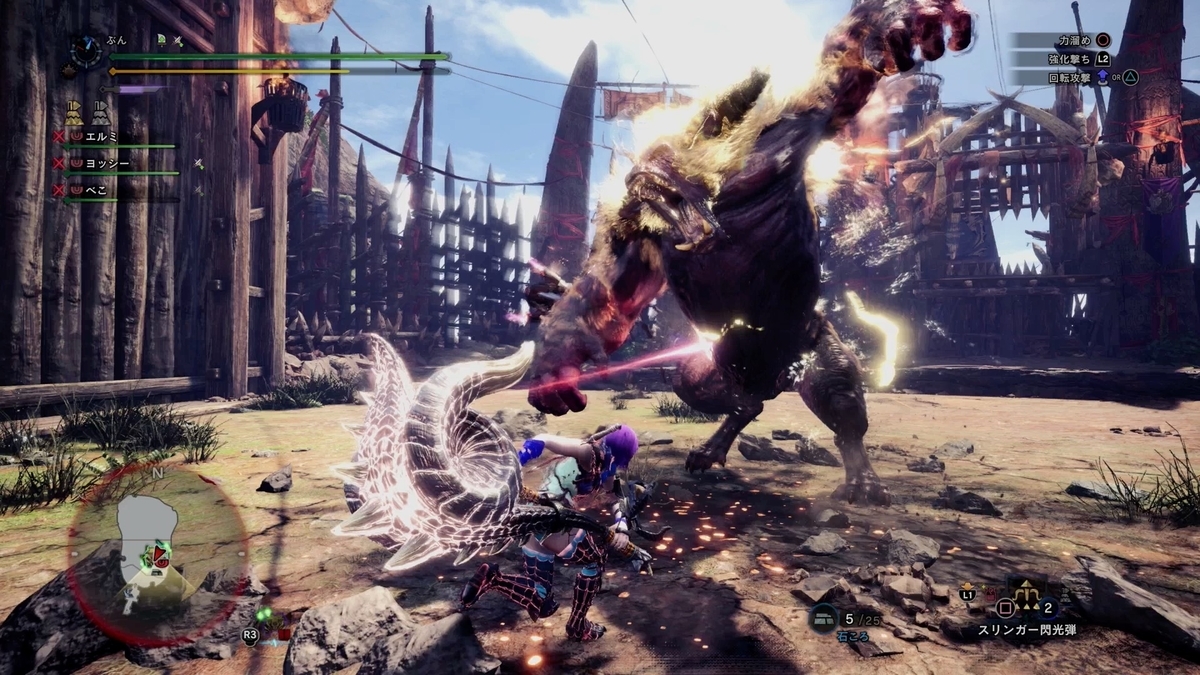Click the 石ころ slinger ammo icon

pyautogui.click(x=824, y=618)
